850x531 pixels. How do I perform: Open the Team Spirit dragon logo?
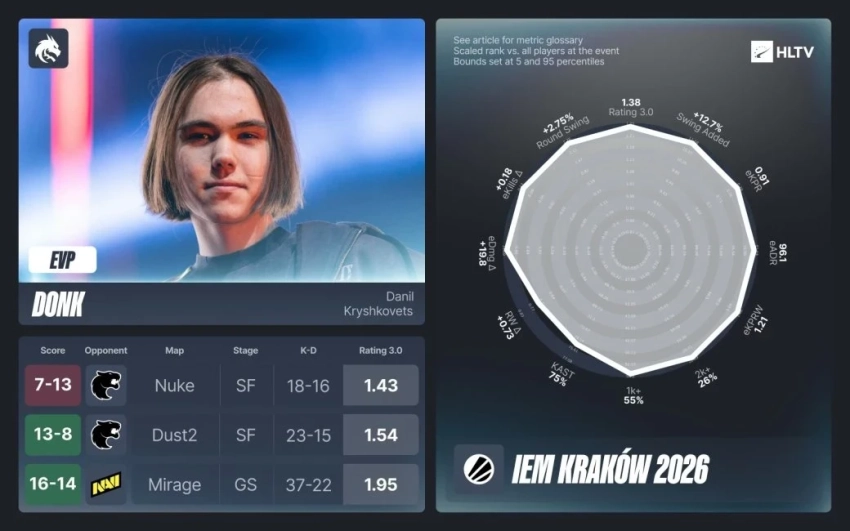click(x=49, y=48)
